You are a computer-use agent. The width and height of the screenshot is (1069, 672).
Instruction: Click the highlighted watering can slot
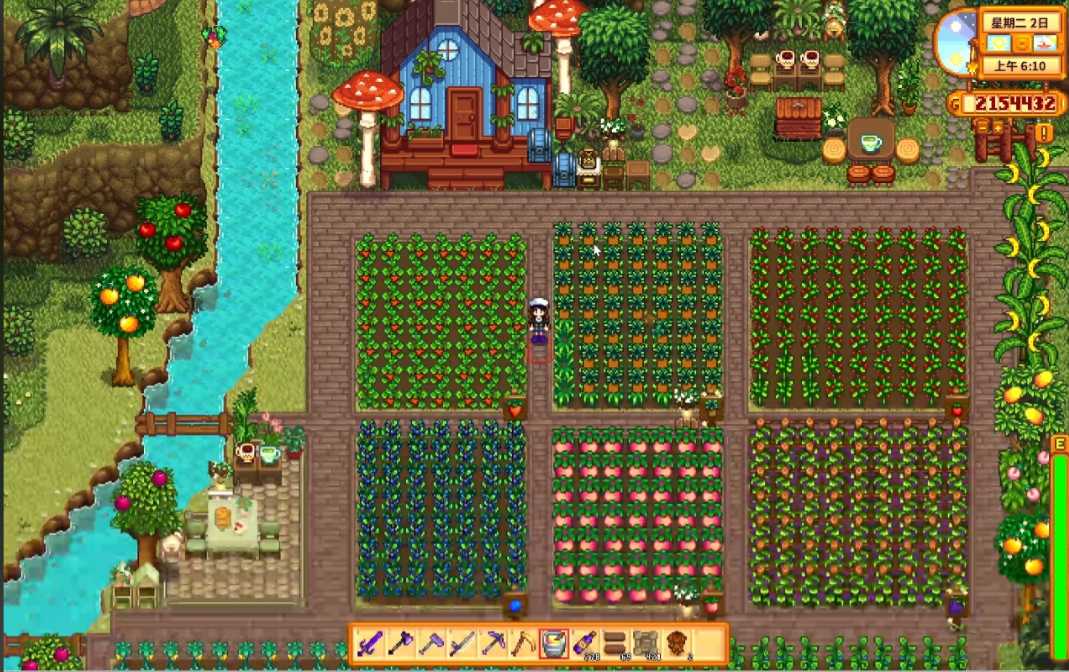[554, 644]
